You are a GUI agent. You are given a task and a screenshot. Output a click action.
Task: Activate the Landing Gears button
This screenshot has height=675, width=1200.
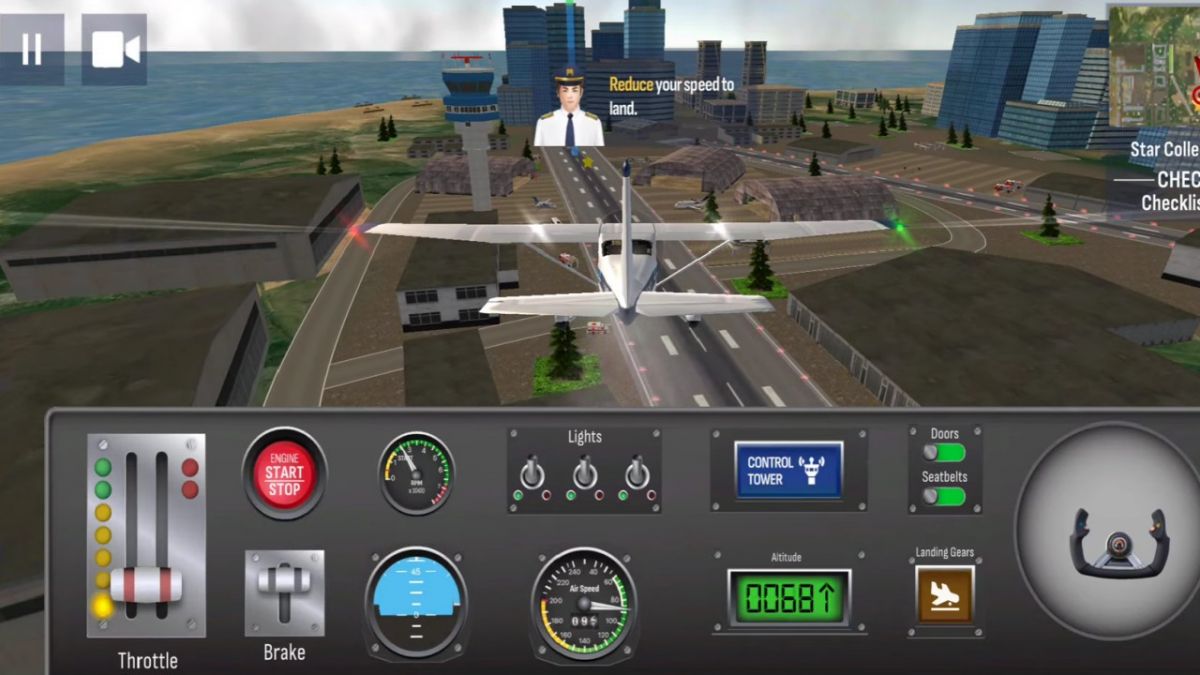coord(944,594)
